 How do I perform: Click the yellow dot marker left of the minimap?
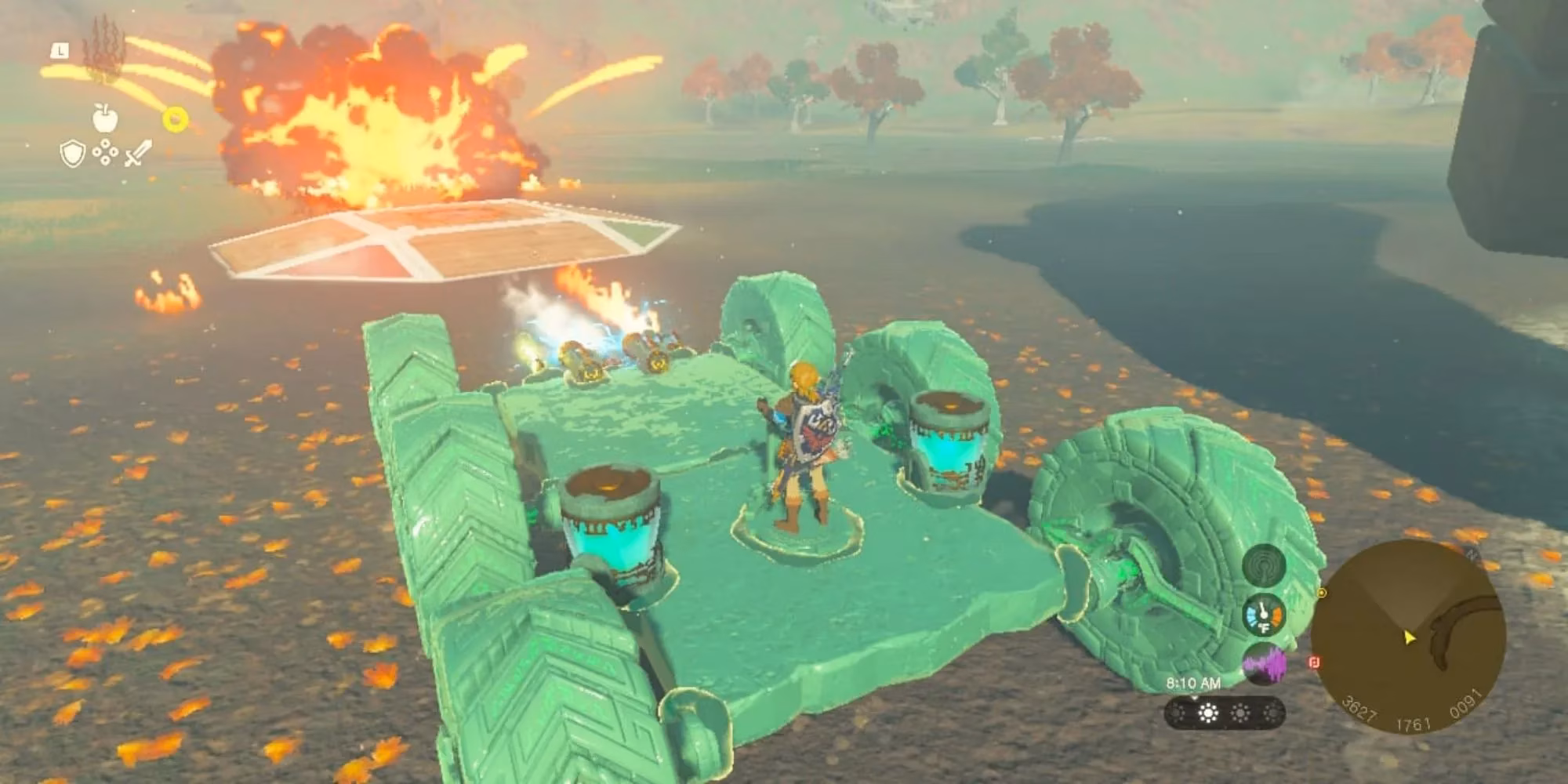pyautogui.click(x=1322, y=593)
